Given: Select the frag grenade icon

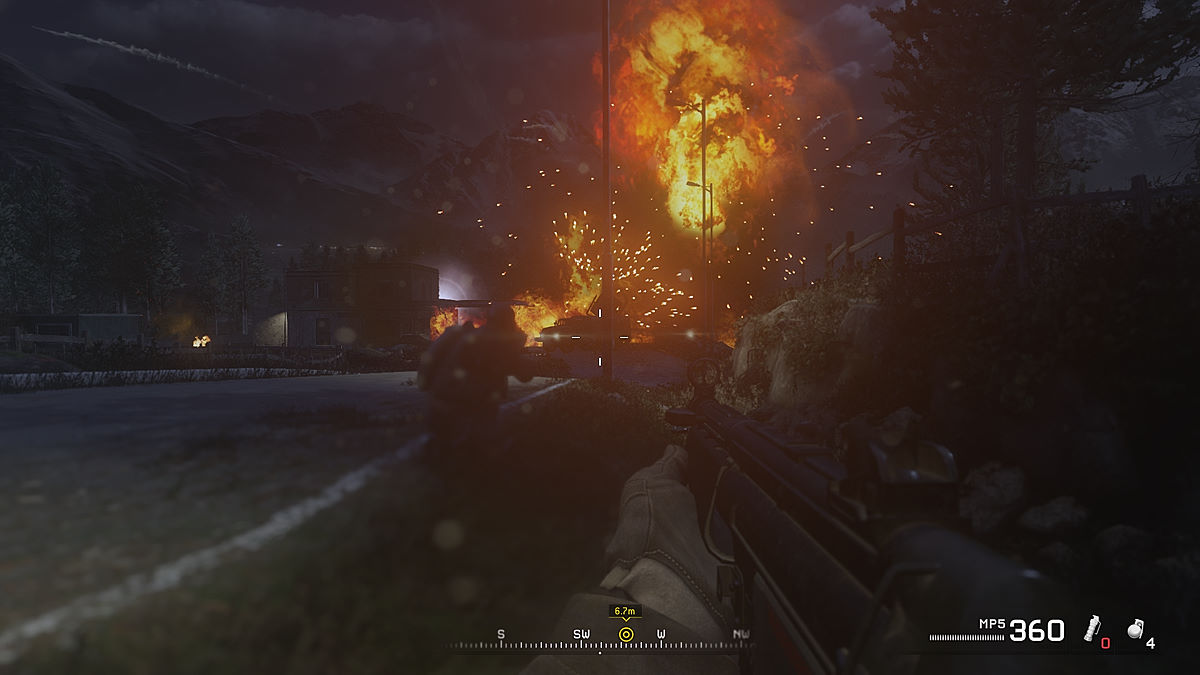Looking at the screenshot, I should [1135, 628].
